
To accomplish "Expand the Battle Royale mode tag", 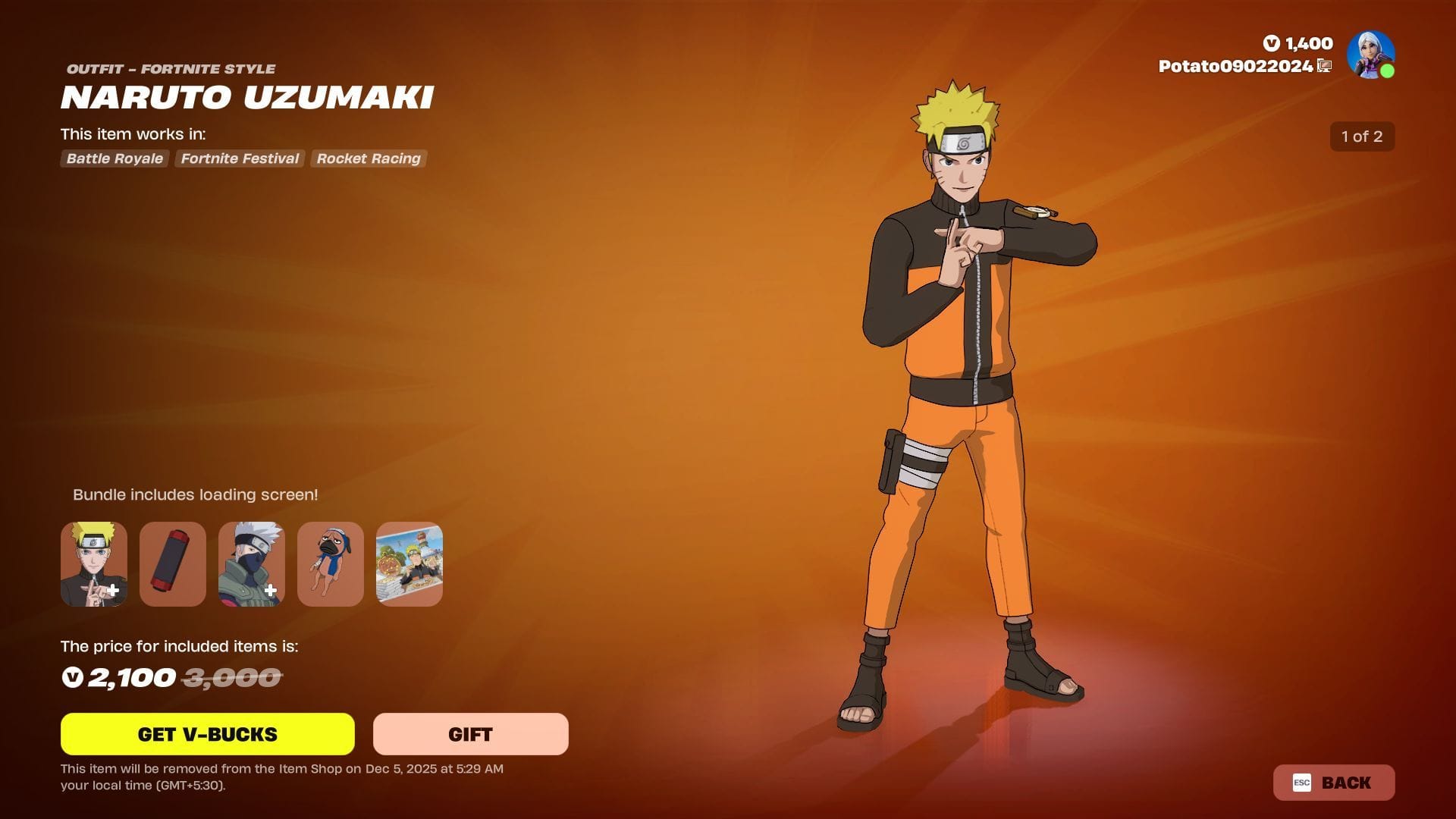I will point(114,158).
